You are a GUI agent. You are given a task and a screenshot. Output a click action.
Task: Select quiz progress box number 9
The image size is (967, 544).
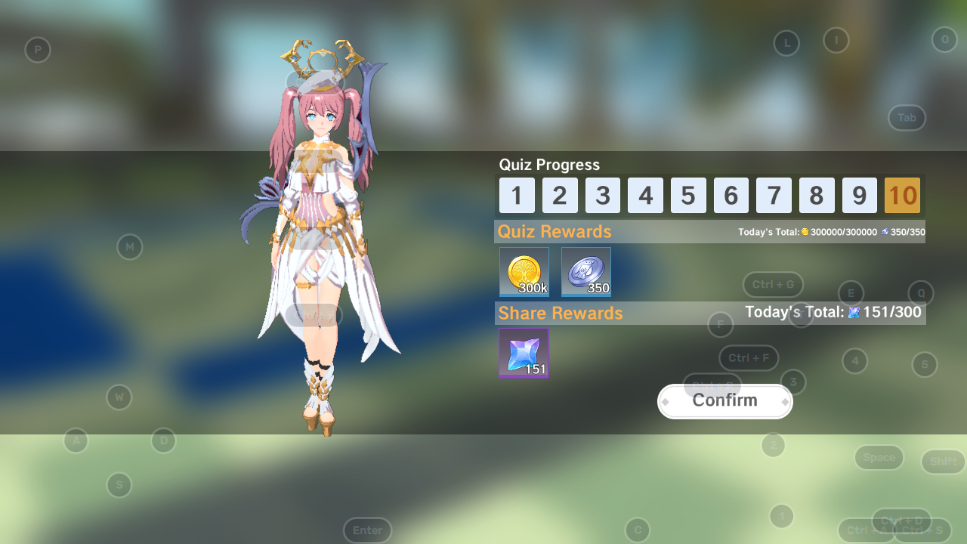859,195
